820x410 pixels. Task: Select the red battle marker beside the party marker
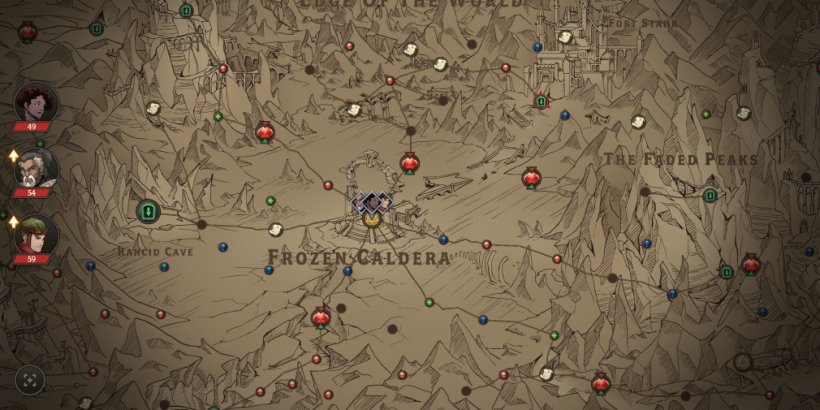pos(410,163)
